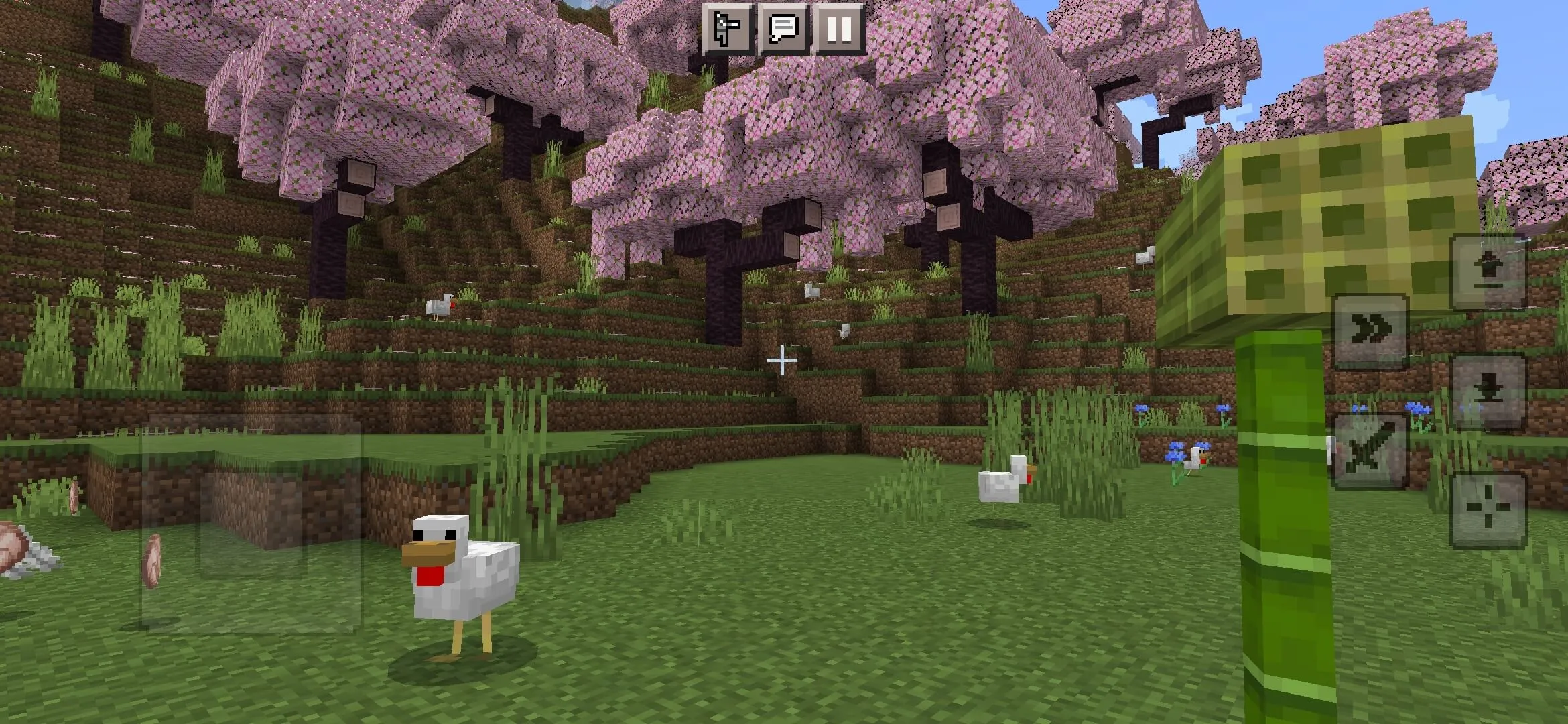Tap the four-dash crosshair button
The width and height of the screenshot is (1568, 724).
[x=1488, y=509]
